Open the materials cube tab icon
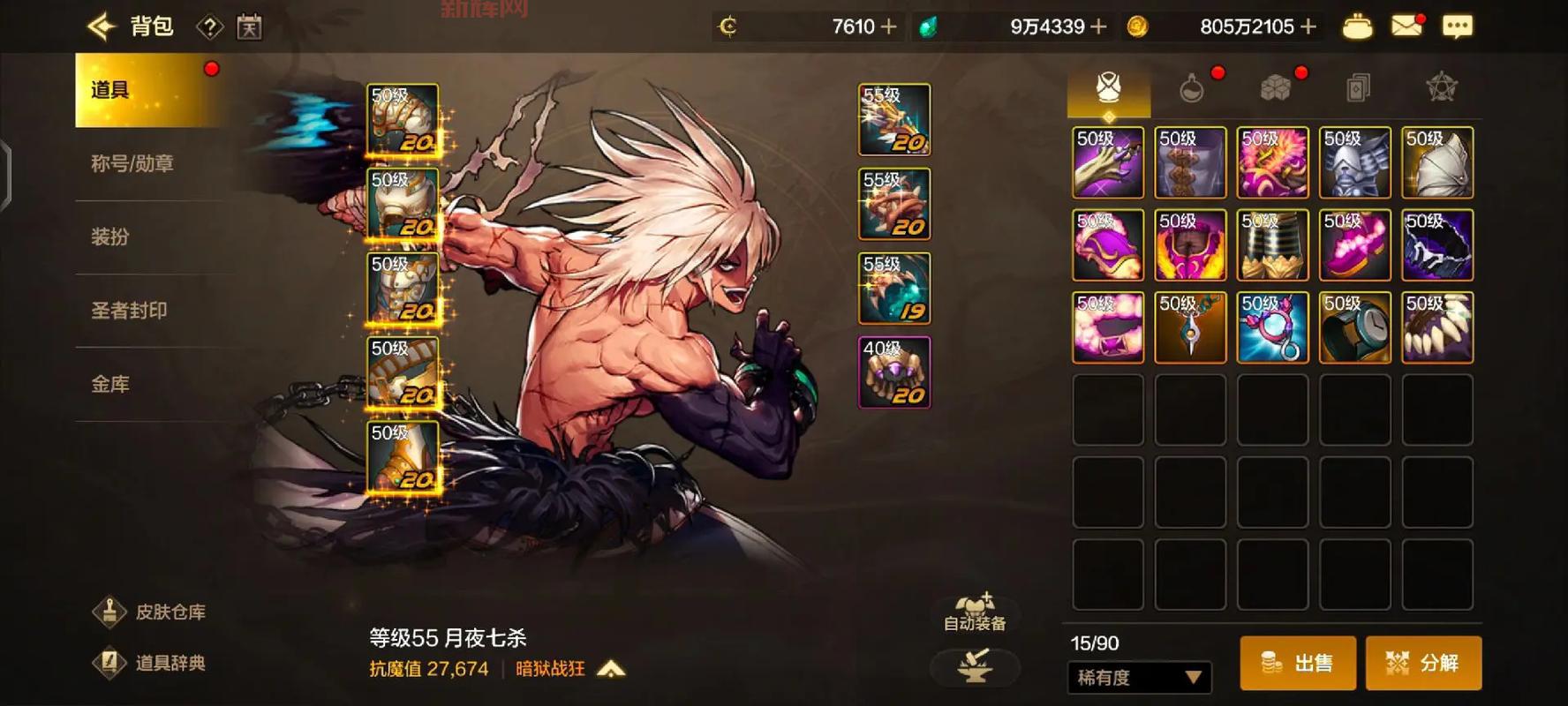 pos(1273,88)
